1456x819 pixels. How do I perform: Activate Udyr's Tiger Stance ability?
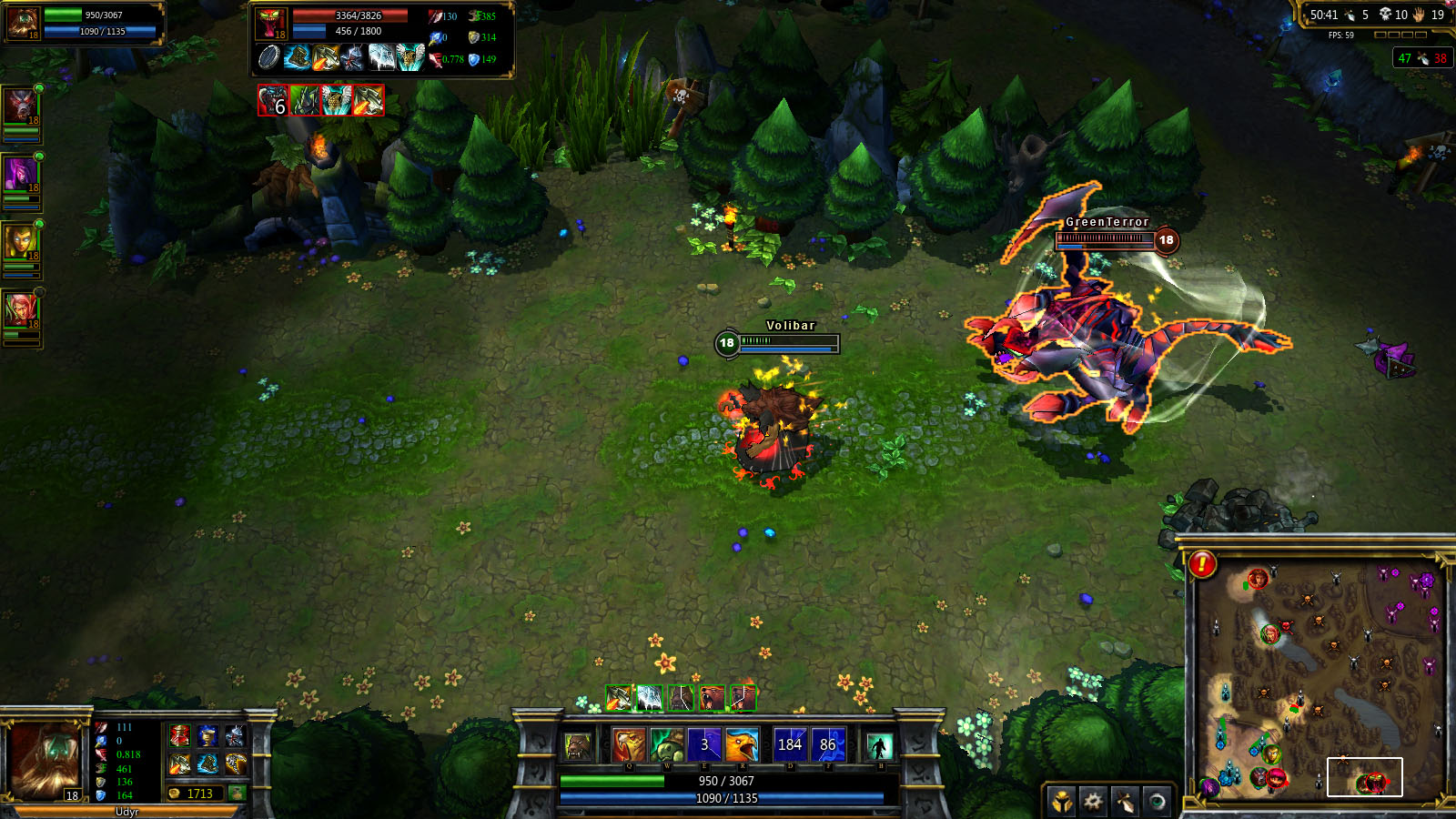(628, 745)
